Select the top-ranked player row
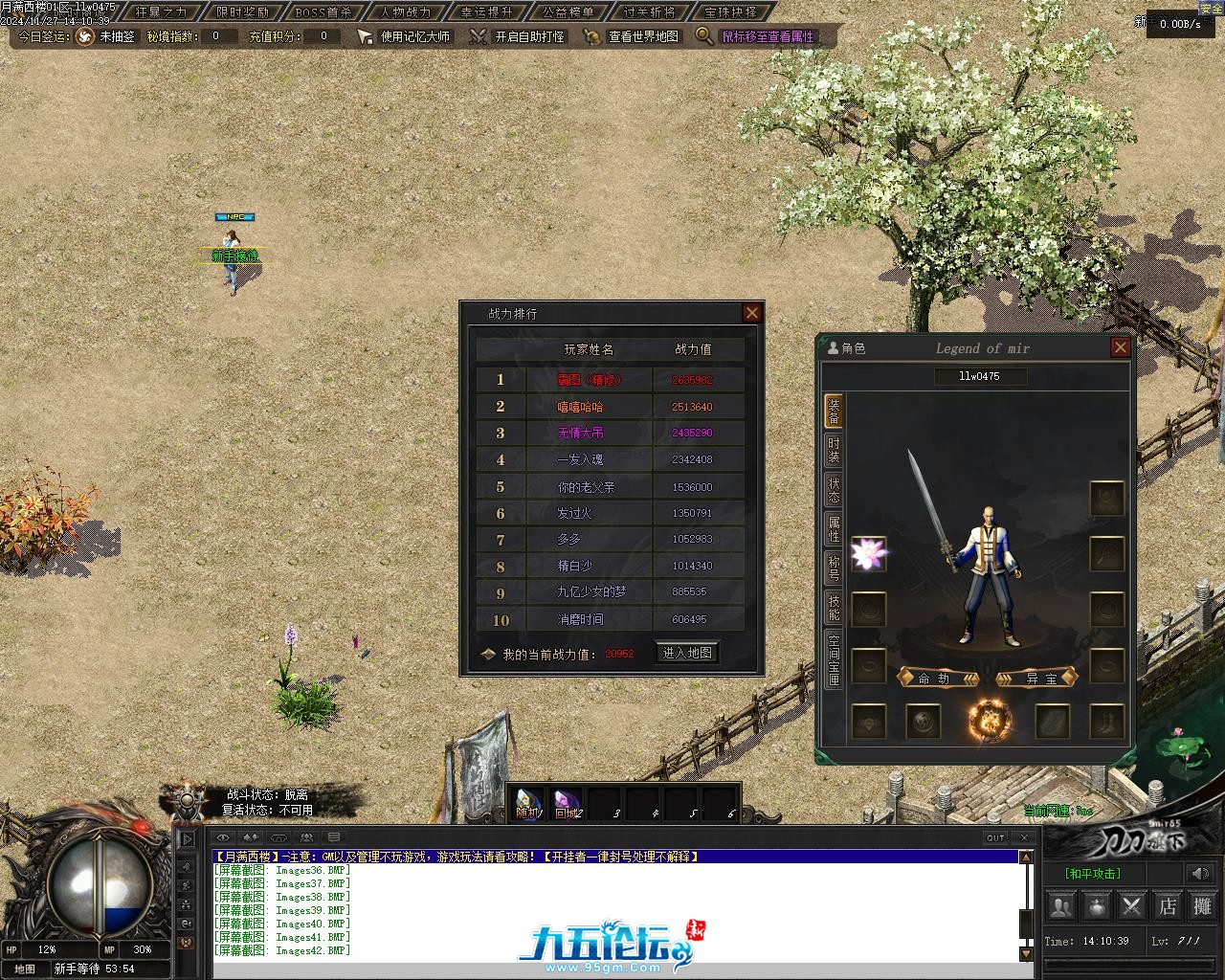Viewport: 1225px width, 980px height. pyautogui.click(x=611, y=380)
